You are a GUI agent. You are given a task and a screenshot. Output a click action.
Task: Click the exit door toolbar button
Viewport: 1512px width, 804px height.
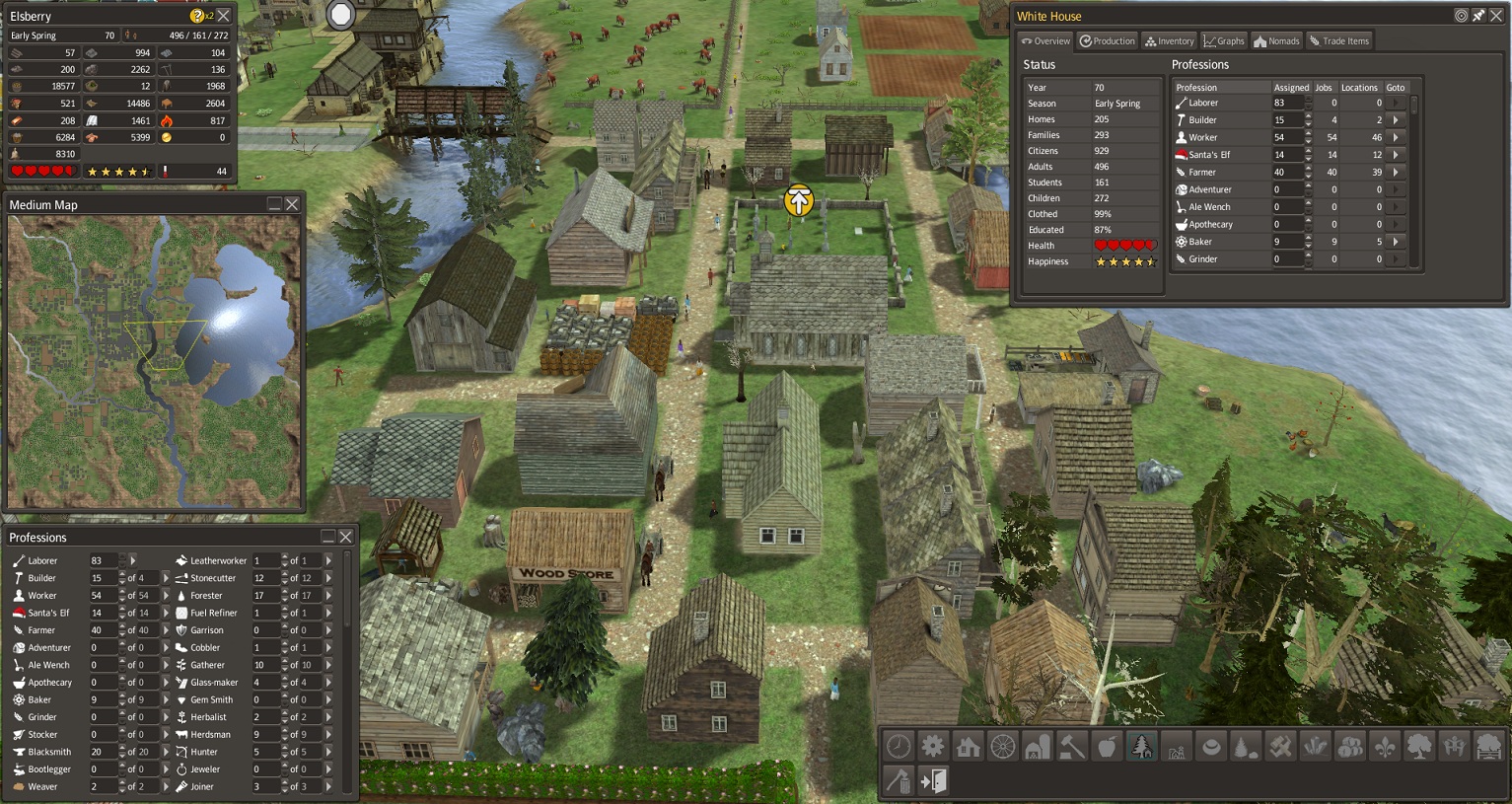[933, 781]
